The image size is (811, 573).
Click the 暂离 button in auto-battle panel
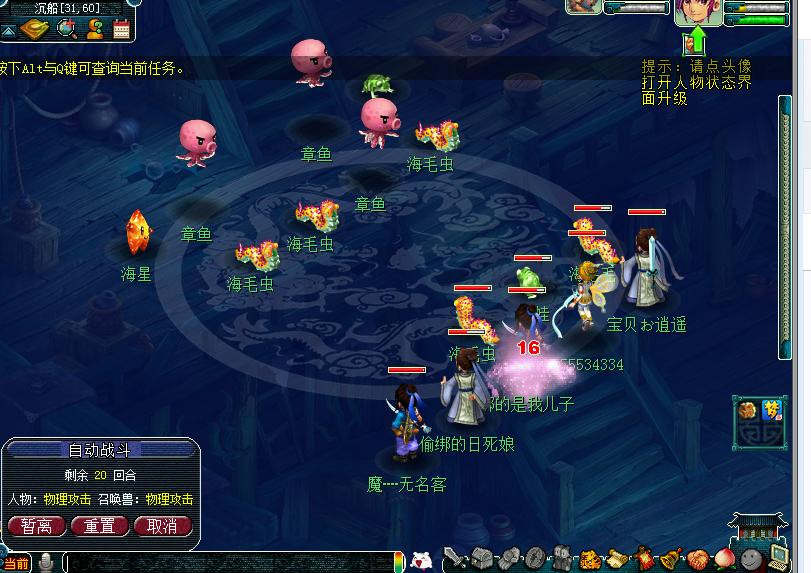click(36, 525)
